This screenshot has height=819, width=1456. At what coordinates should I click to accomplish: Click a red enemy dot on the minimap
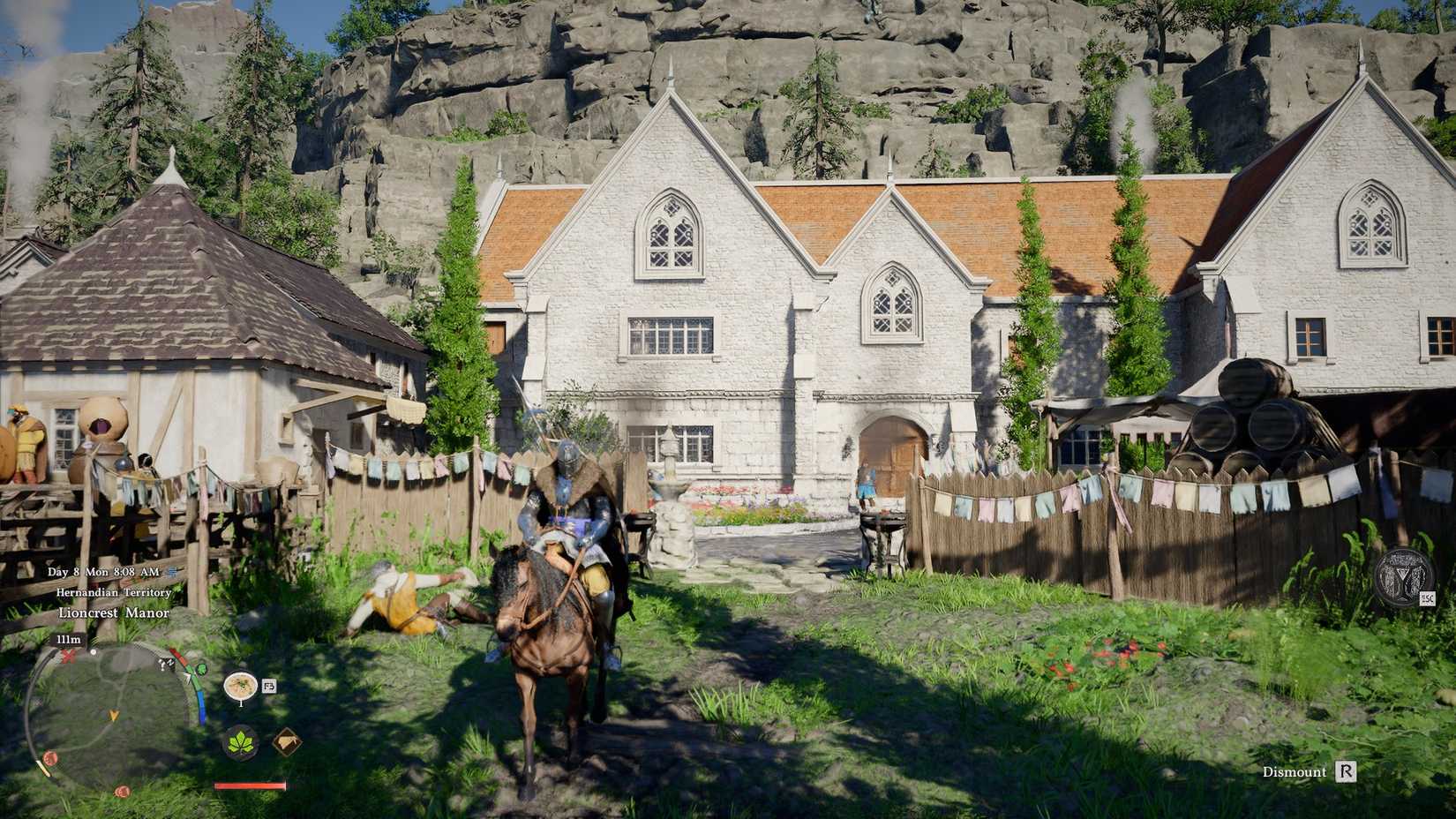(x=49, y=756)
